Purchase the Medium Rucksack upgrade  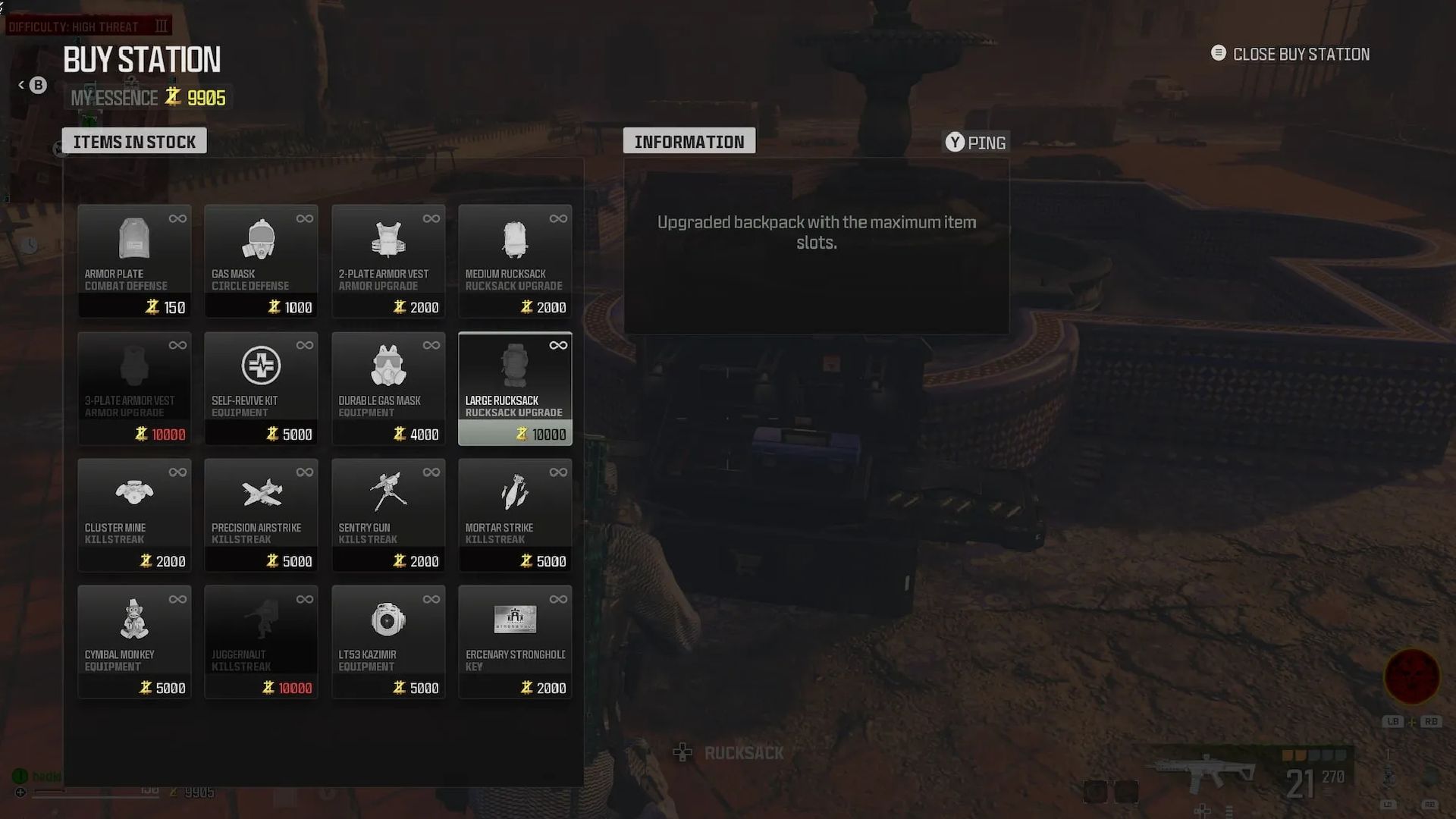point(515,262)
